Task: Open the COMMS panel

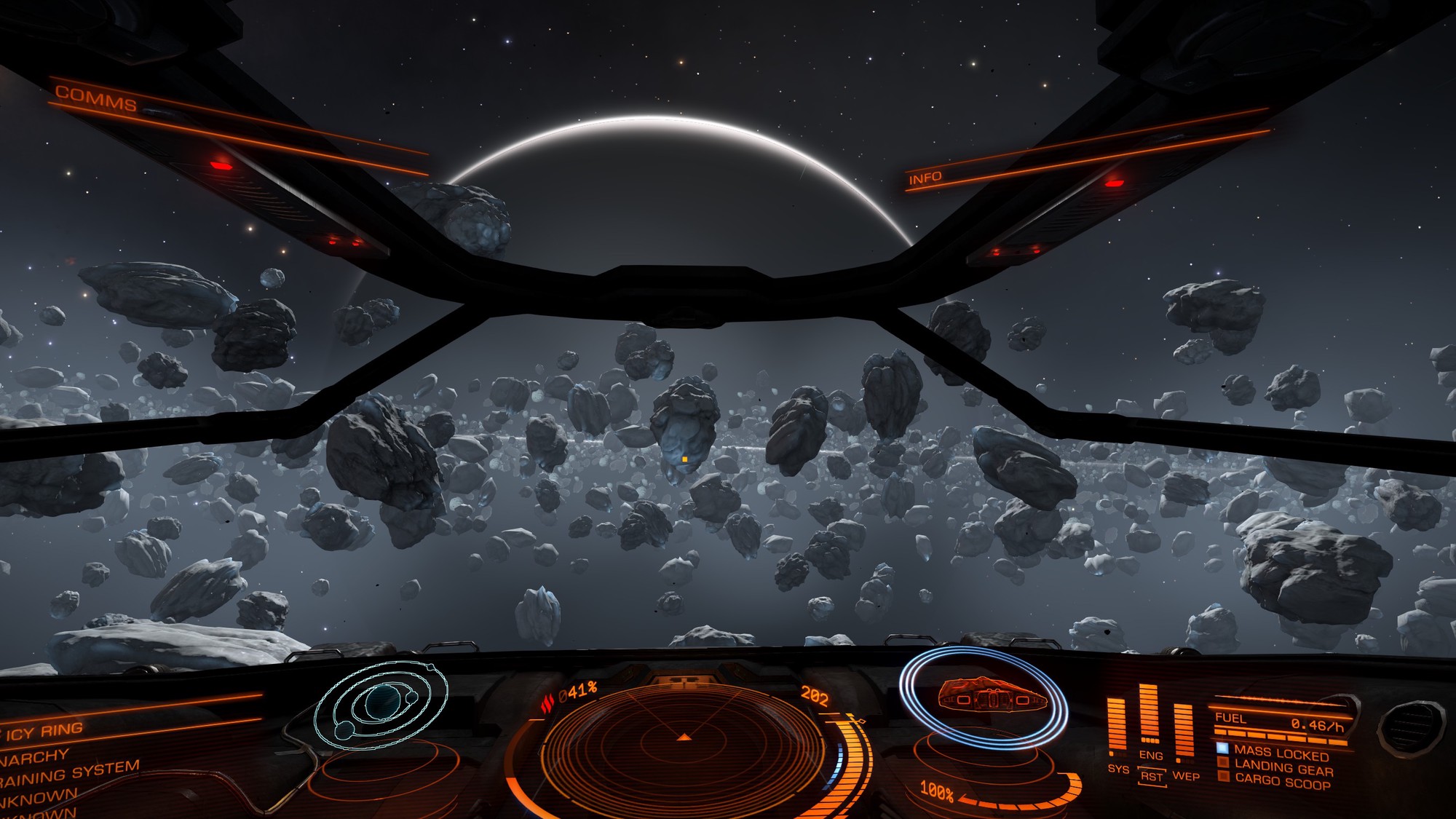Action: (96, 98)
